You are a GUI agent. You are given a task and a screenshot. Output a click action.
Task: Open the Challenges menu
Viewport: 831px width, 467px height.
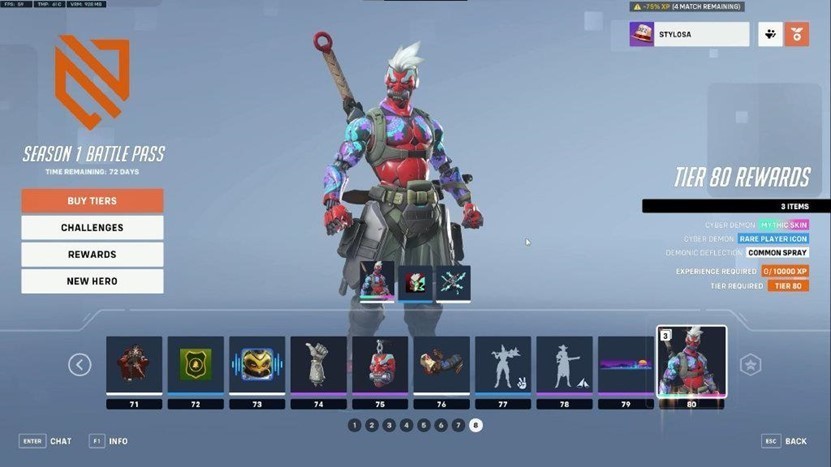pyautogui.click(x=92, y=228)
